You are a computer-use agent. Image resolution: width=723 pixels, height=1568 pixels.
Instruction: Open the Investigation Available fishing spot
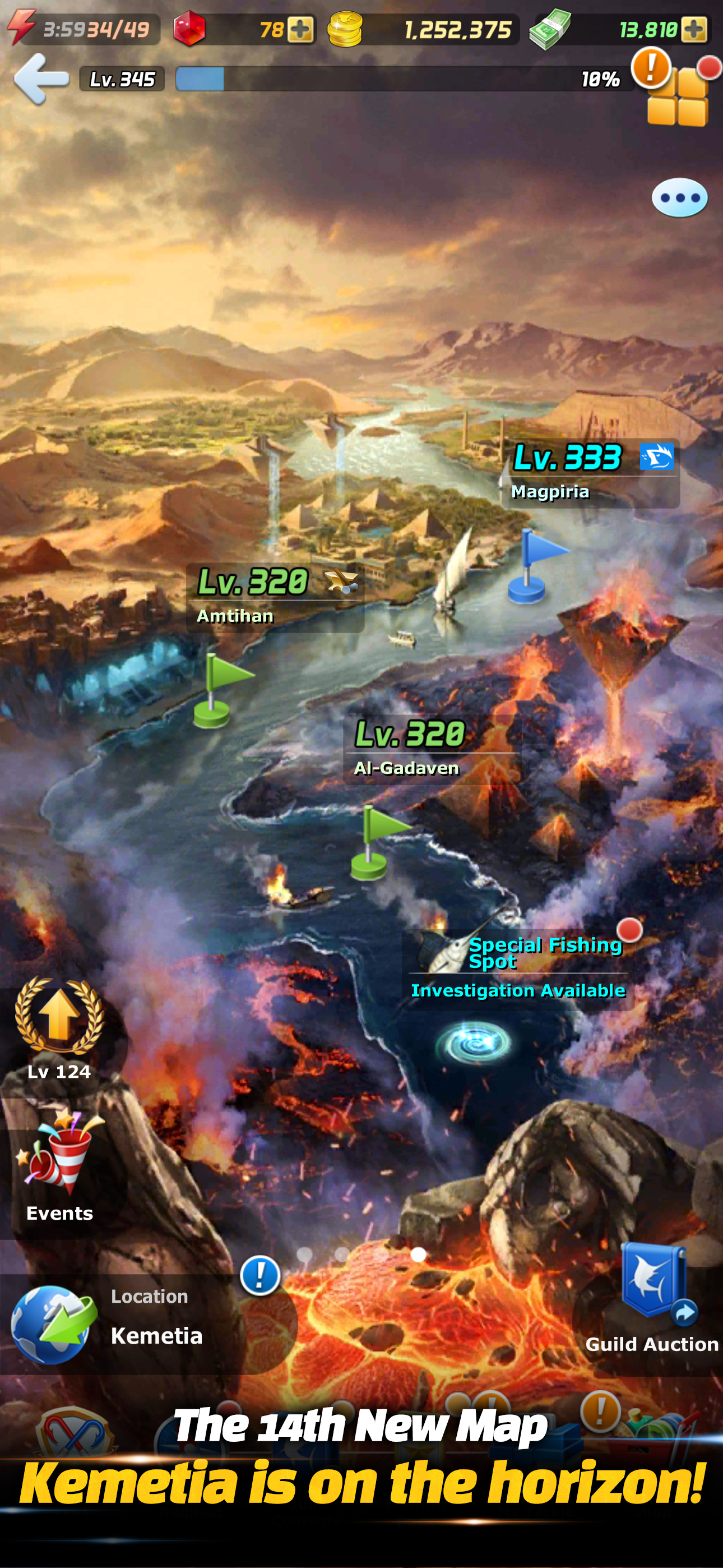pos(518,990)
